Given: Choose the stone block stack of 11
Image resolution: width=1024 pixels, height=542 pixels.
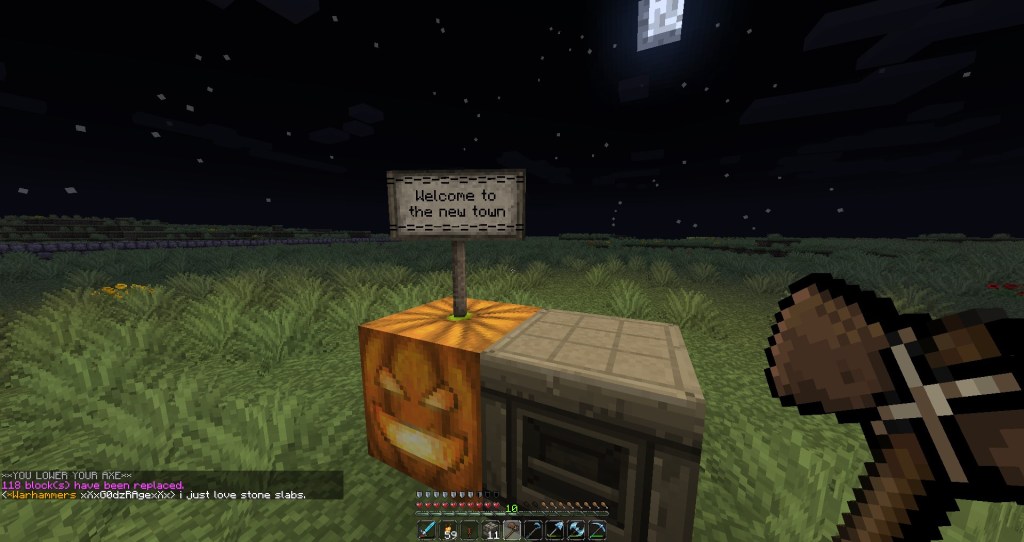Looking at the screenshot, I should click(x=491, y=530).
